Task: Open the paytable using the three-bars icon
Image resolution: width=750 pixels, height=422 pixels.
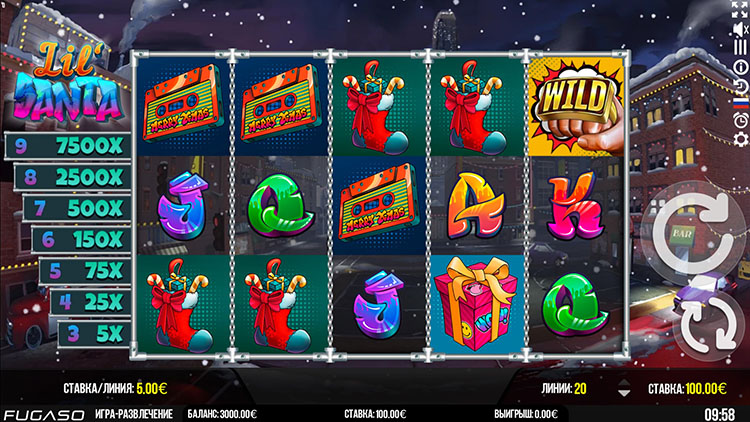Action: coord(740,47)
